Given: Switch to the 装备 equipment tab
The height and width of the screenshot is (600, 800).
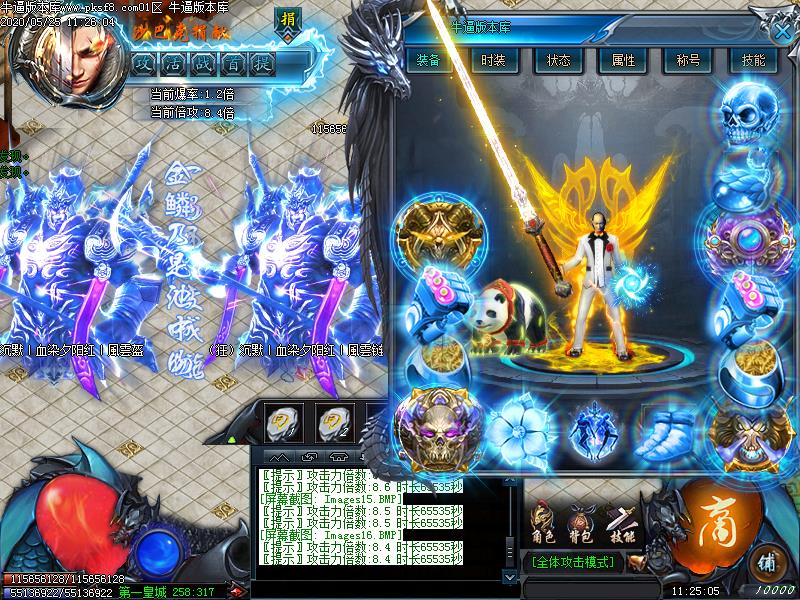Looking at the screenshot, I should [429, 60].
